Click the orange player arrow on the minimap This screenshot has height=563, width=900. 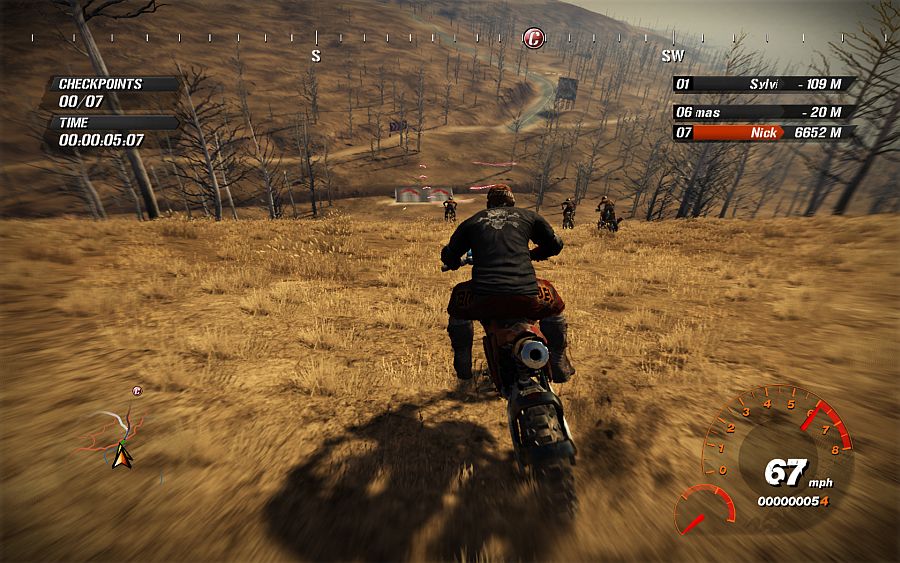point(122,456)
